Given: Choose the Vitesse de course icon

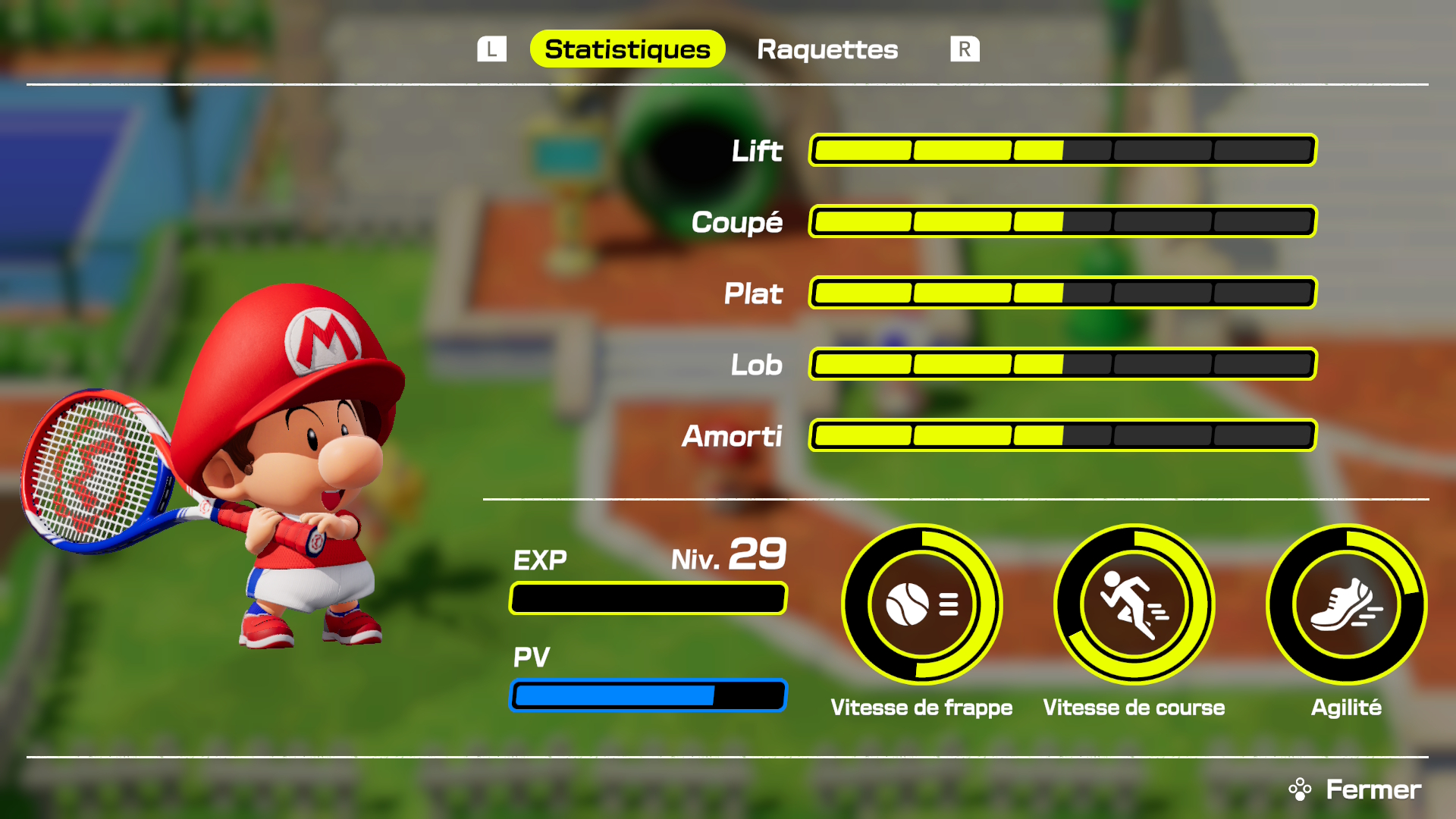Looking at the screenshot, I should [x=1134, y=604].
